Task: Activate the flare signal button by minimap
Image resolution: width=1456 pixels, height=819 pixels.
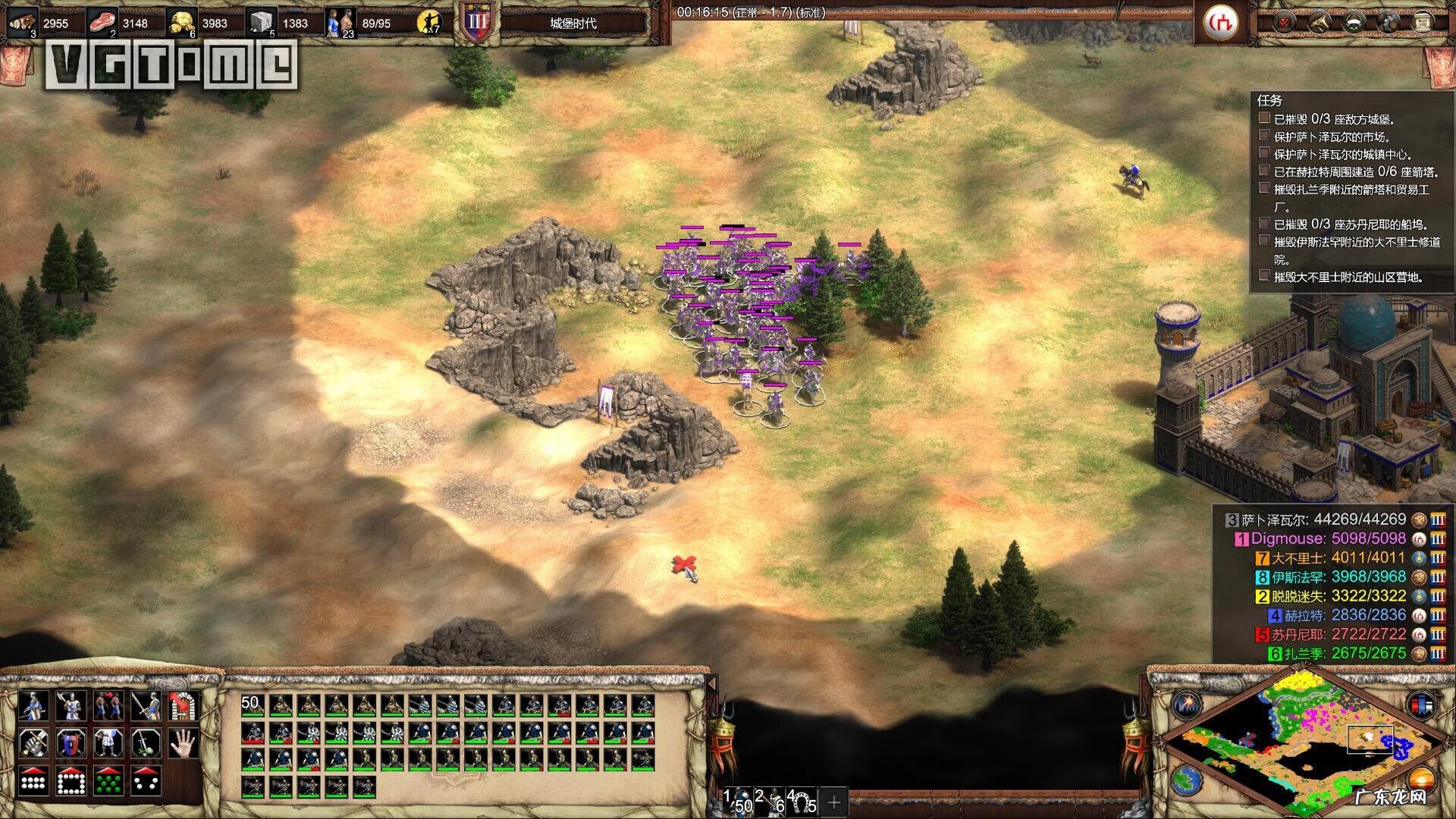Action: click(1187, 704)
